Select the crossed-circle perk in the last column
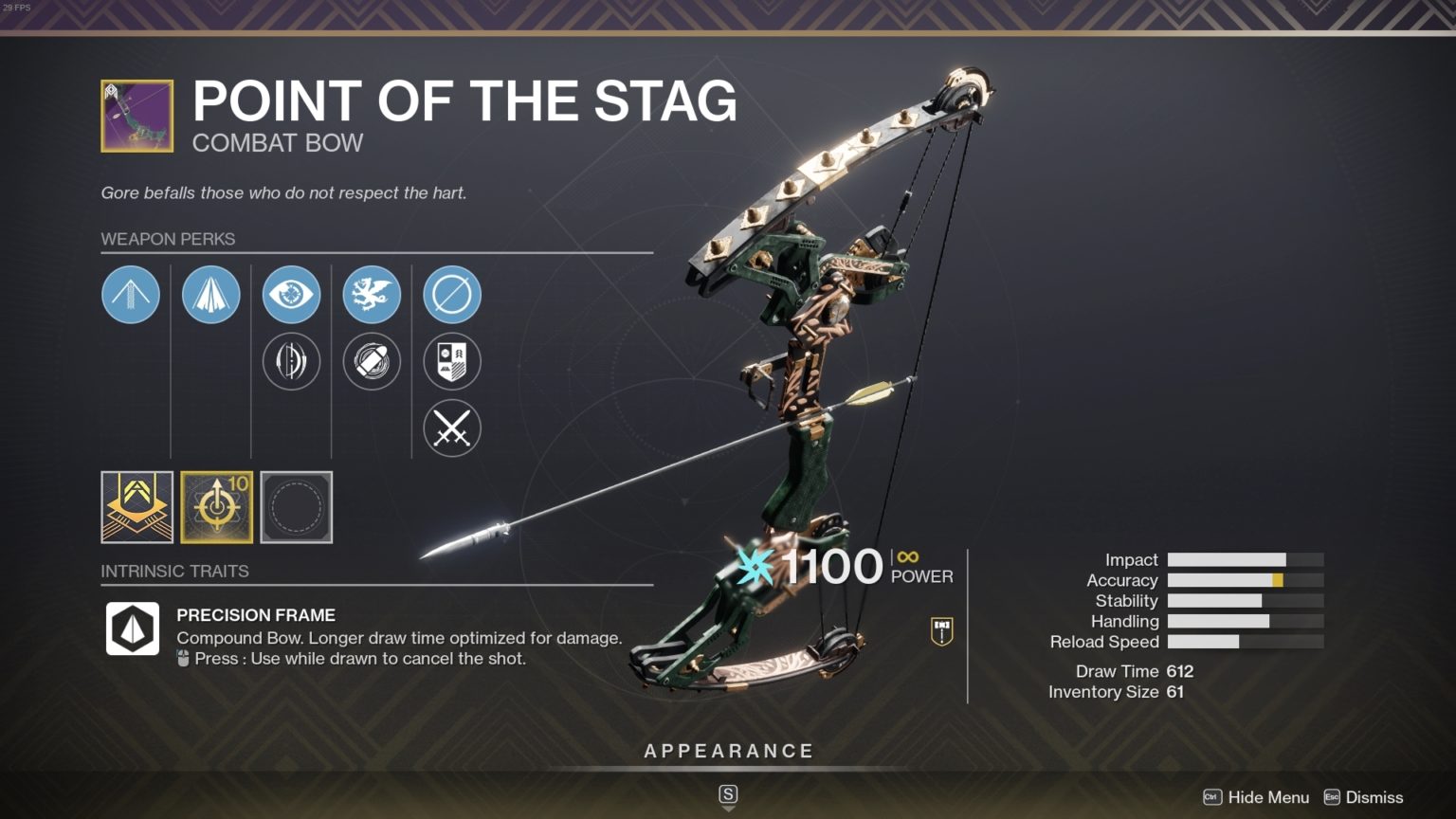This screenshot has width=1456, height=819. [x=452, y=294]
